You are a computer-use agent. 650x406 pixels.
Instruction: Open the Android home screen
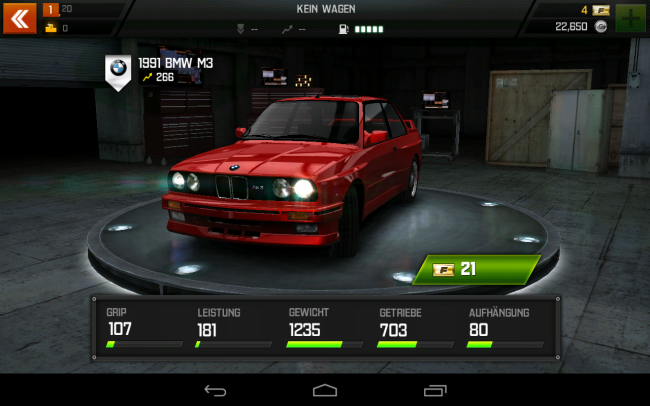(x=325, y=389)
